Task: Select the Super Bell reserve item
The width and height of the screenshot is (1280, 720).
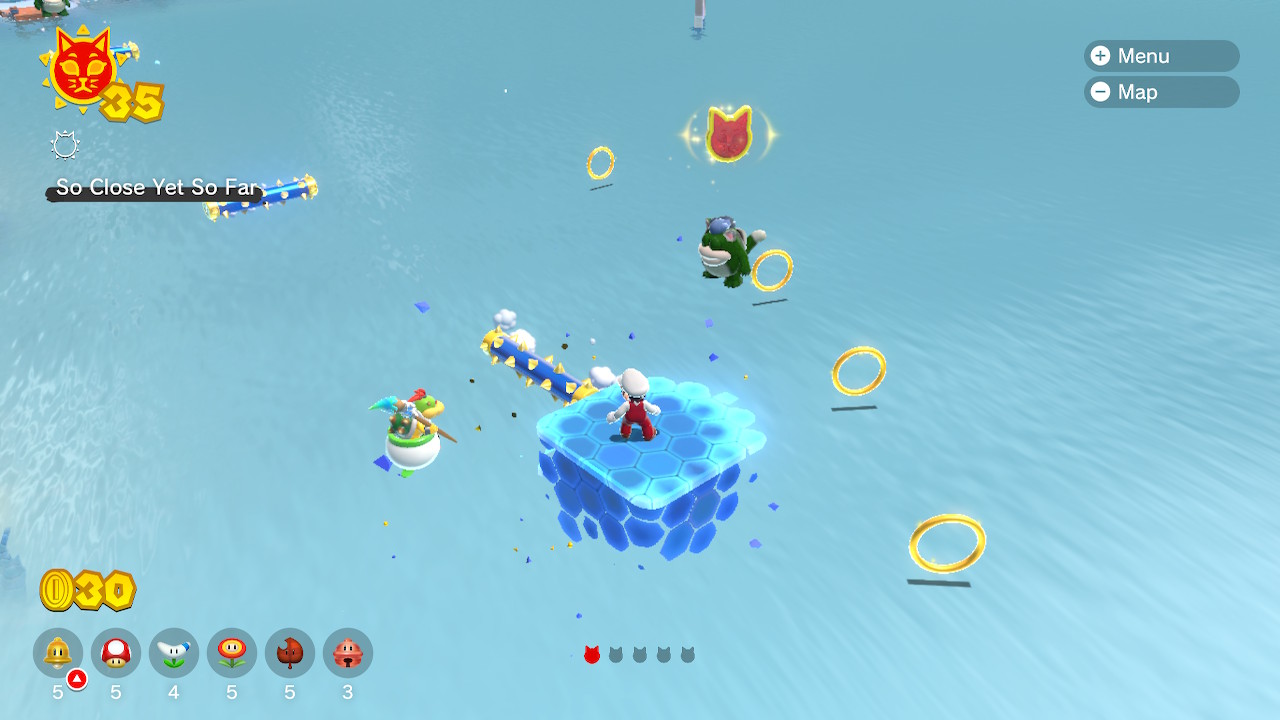Action: click(x=58, y=653)
